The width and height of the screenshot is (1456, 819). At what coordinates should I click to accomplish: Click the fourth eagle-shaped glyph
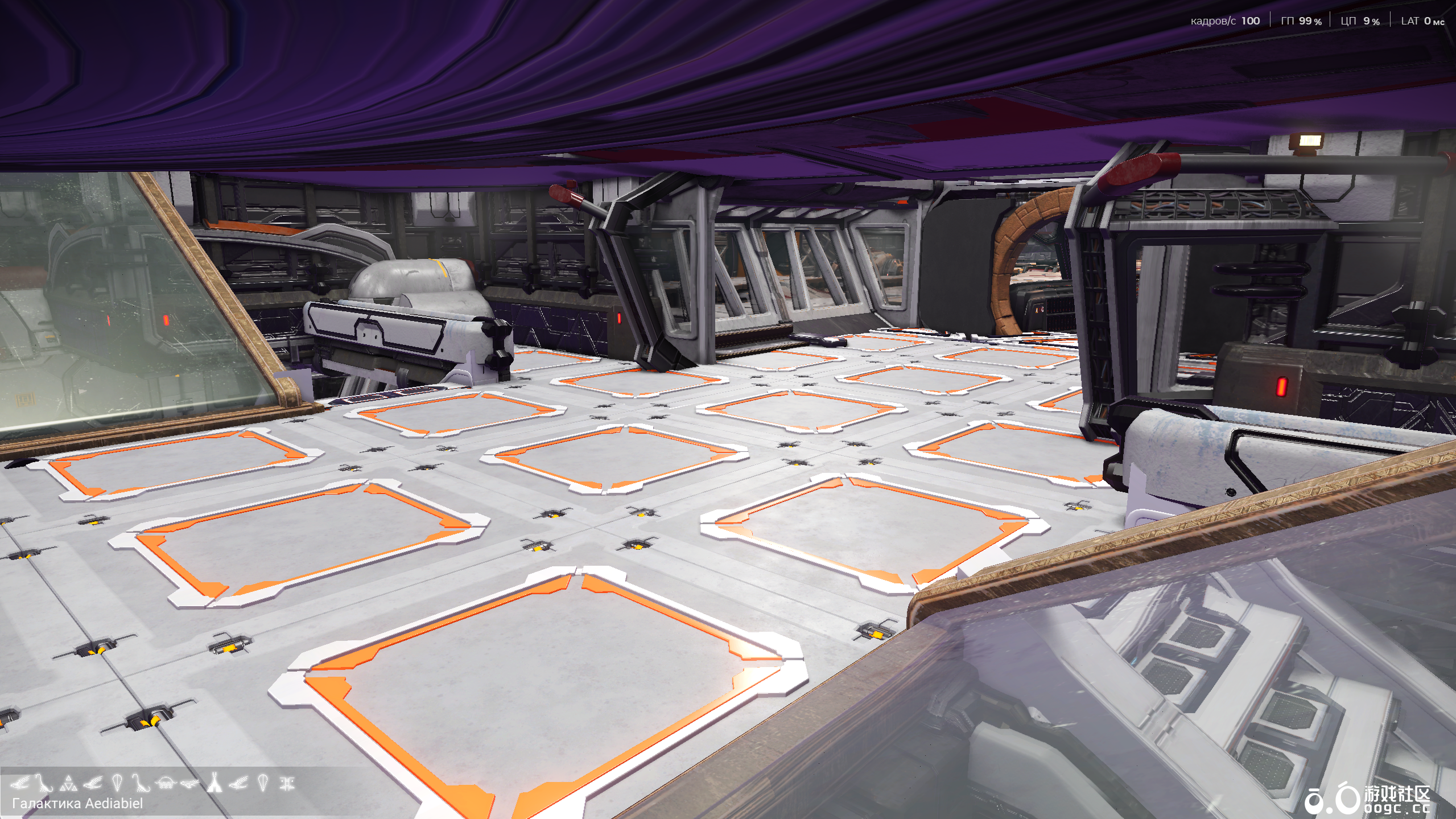pyautogui.click(x=94, y=783)
